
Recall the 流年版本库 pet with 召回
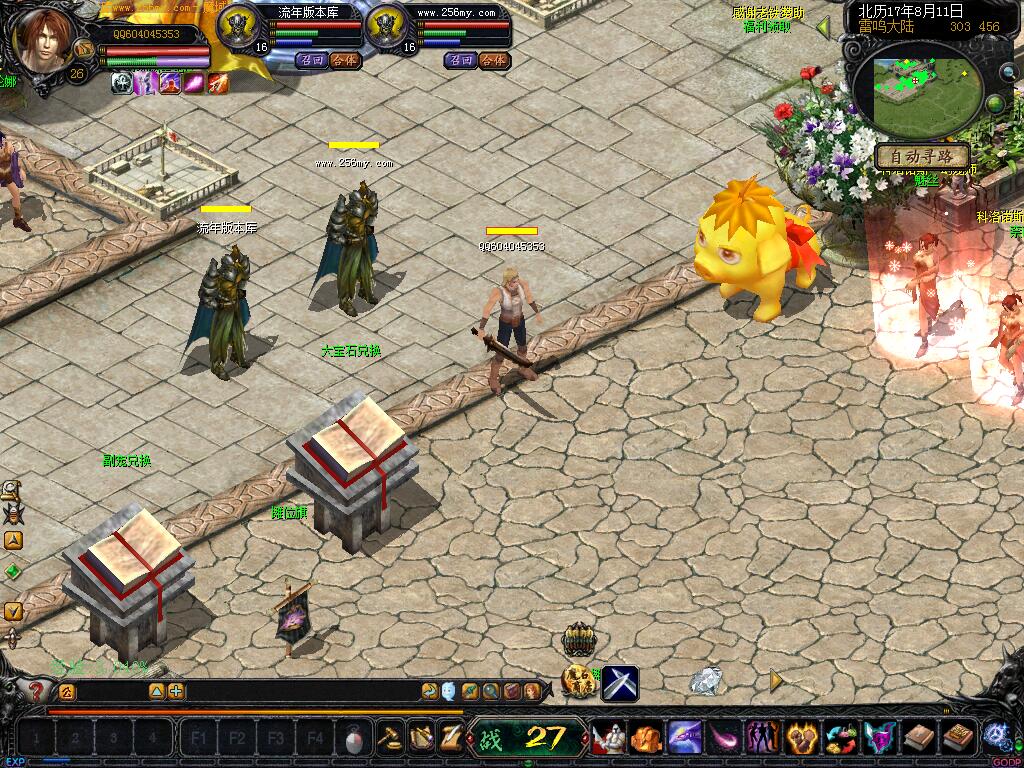point(311,60)
